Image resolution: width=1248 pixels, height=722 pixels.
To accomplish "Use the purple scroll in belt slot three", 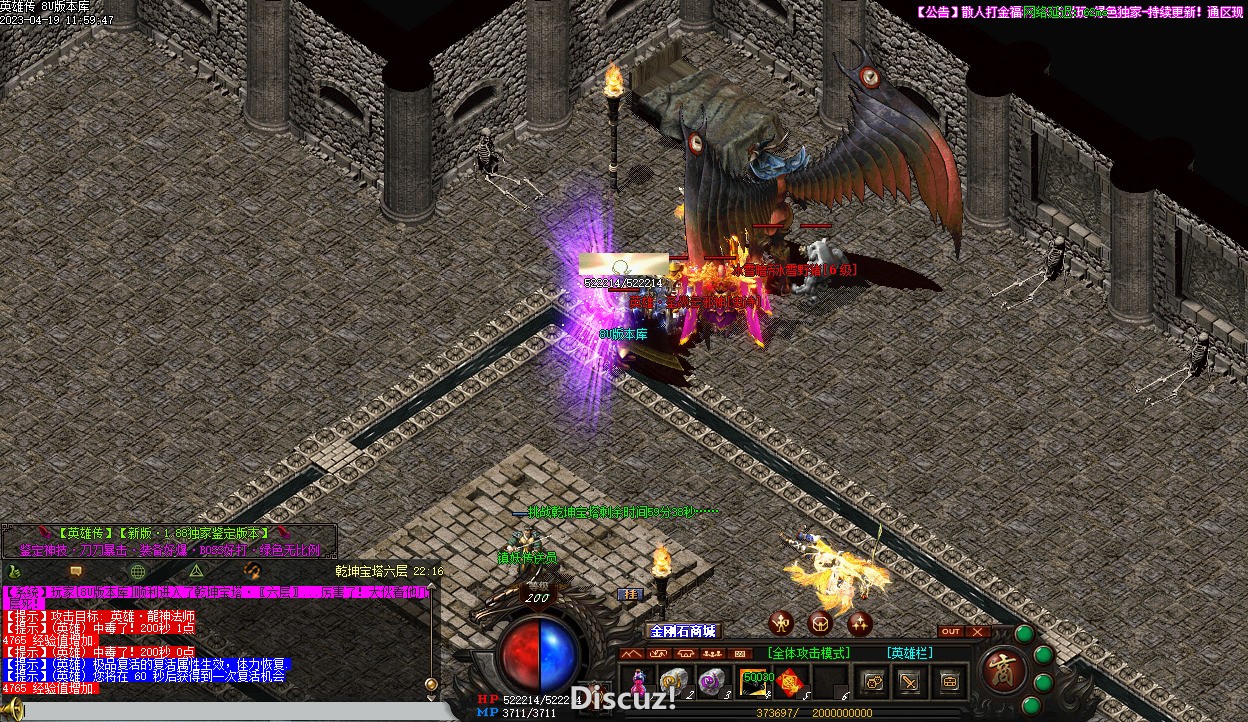I will (x=712, y=682).
